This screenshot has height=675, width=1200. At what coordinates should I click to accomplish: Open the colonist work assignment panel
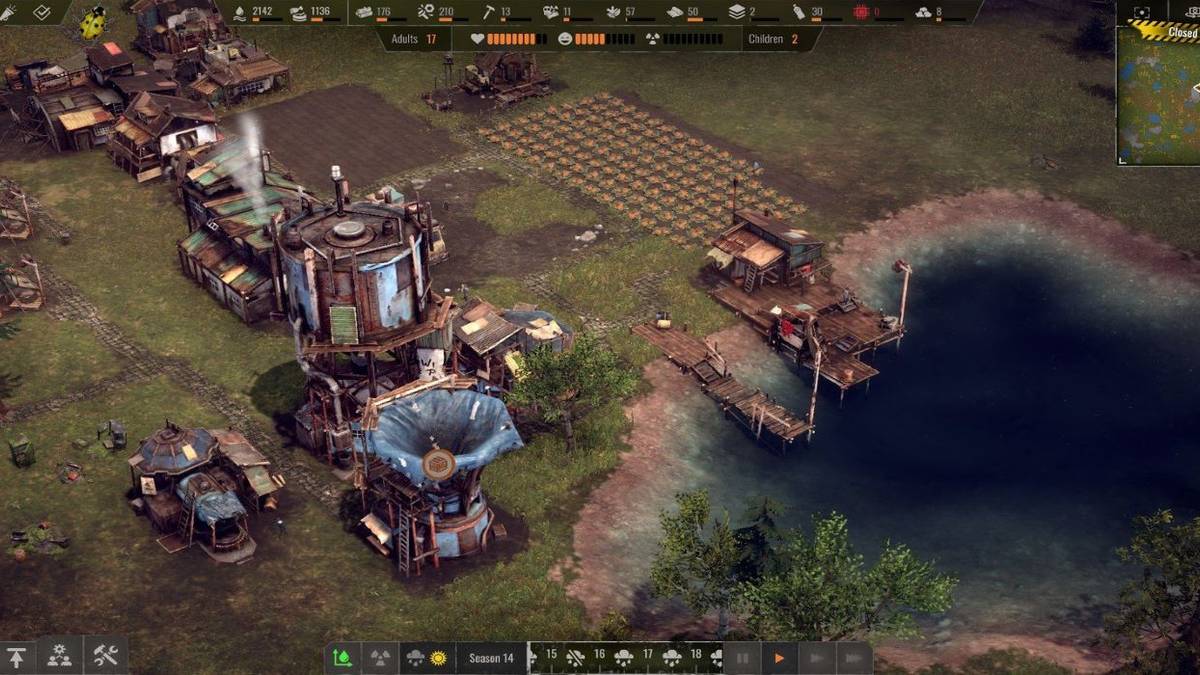(60, 656)
